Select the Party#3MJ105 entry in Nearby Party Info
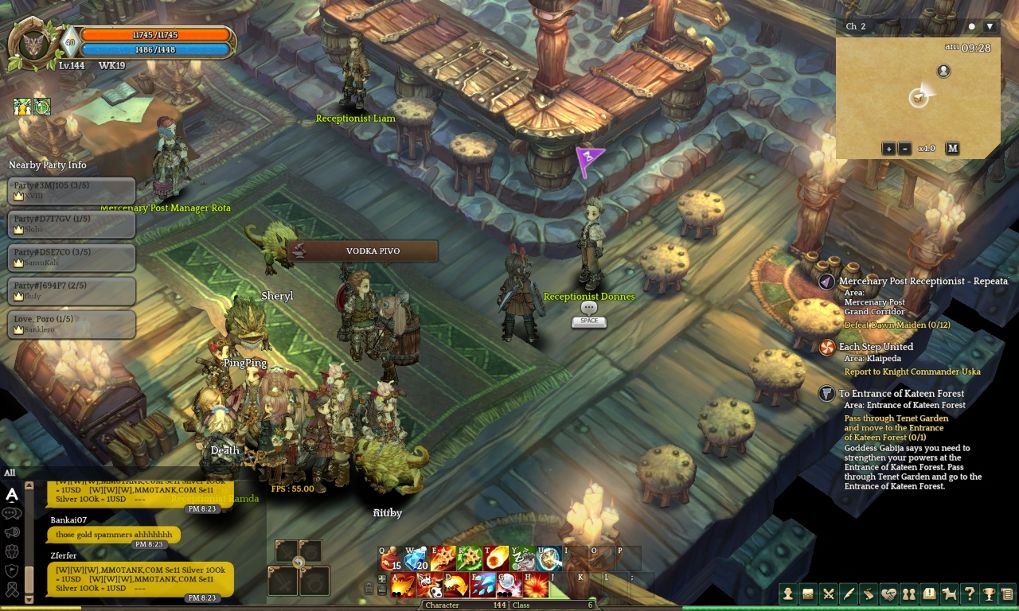Image resolution: width=1019 pixels, height=611 pixels. point(71,190)
